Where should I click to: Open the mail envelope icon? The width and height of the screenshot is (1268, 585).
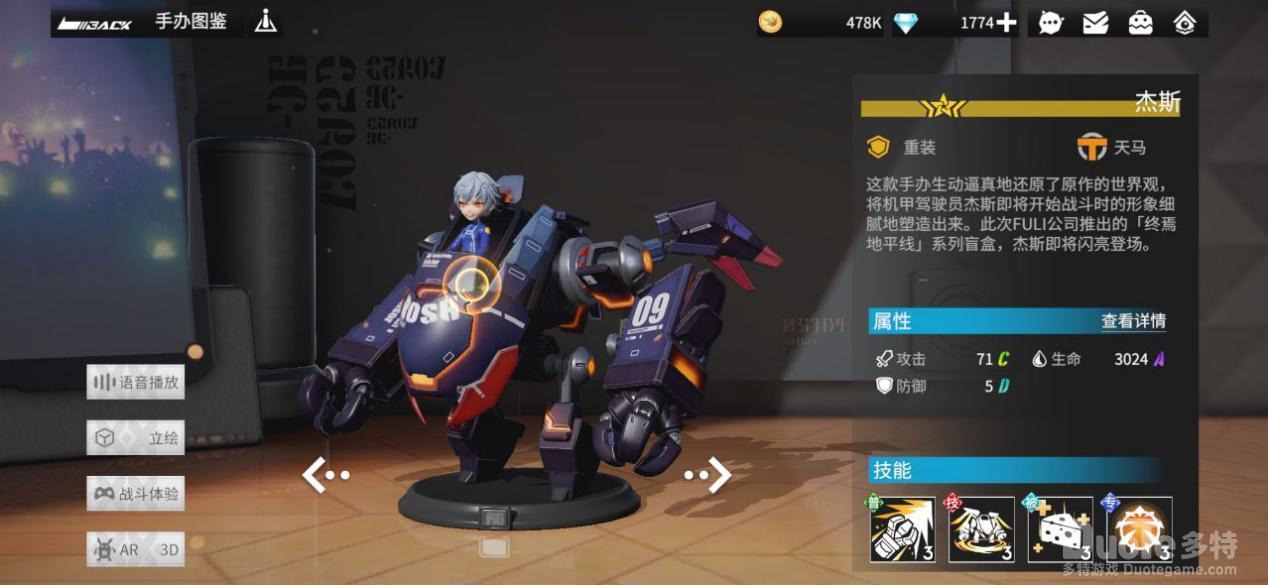point(1095,22)
